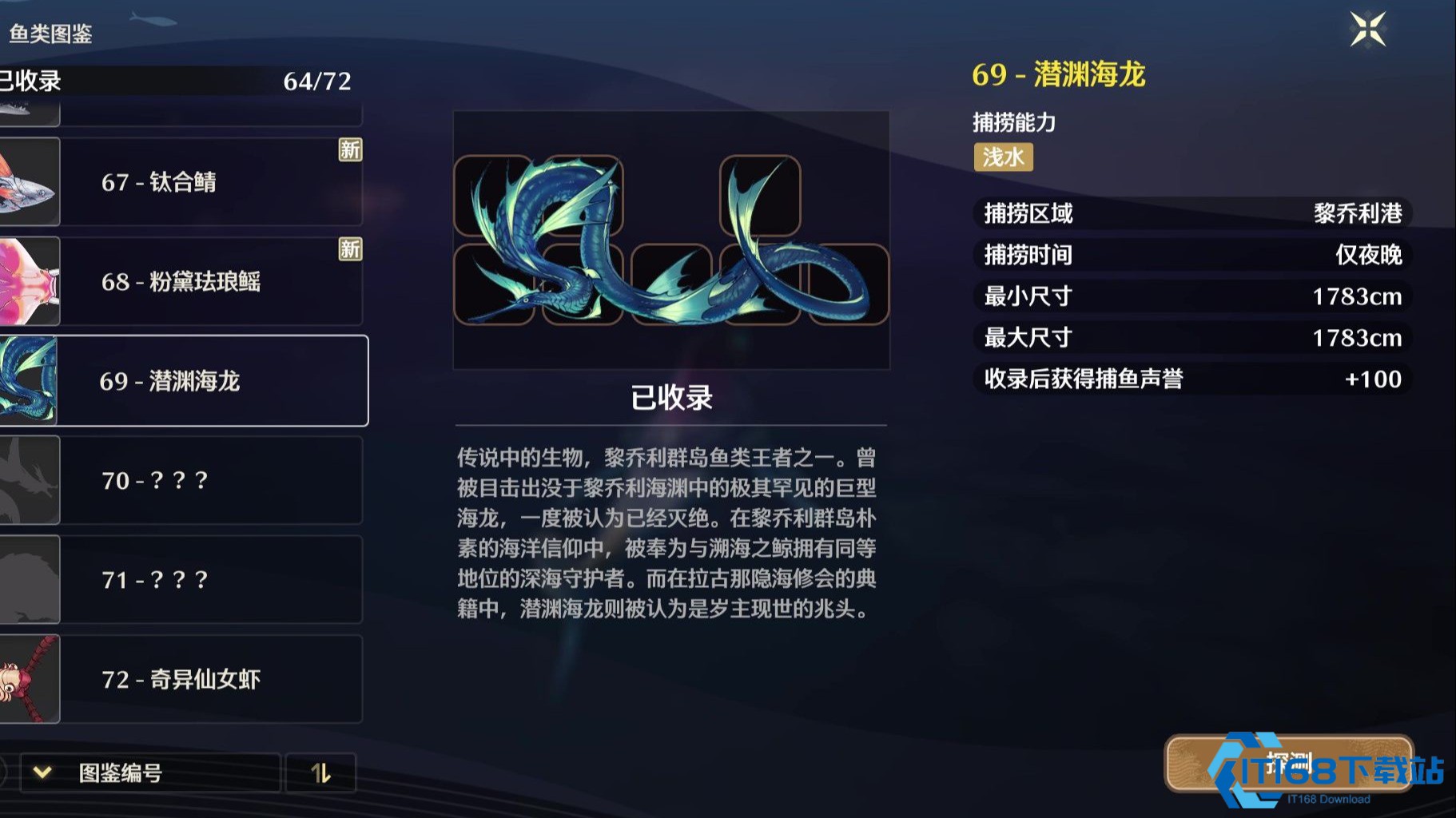Switch to the 鱼类图鉴 tab
Image resolution: width=1456 pixels, height=818 pixels.
click(52, 35)
